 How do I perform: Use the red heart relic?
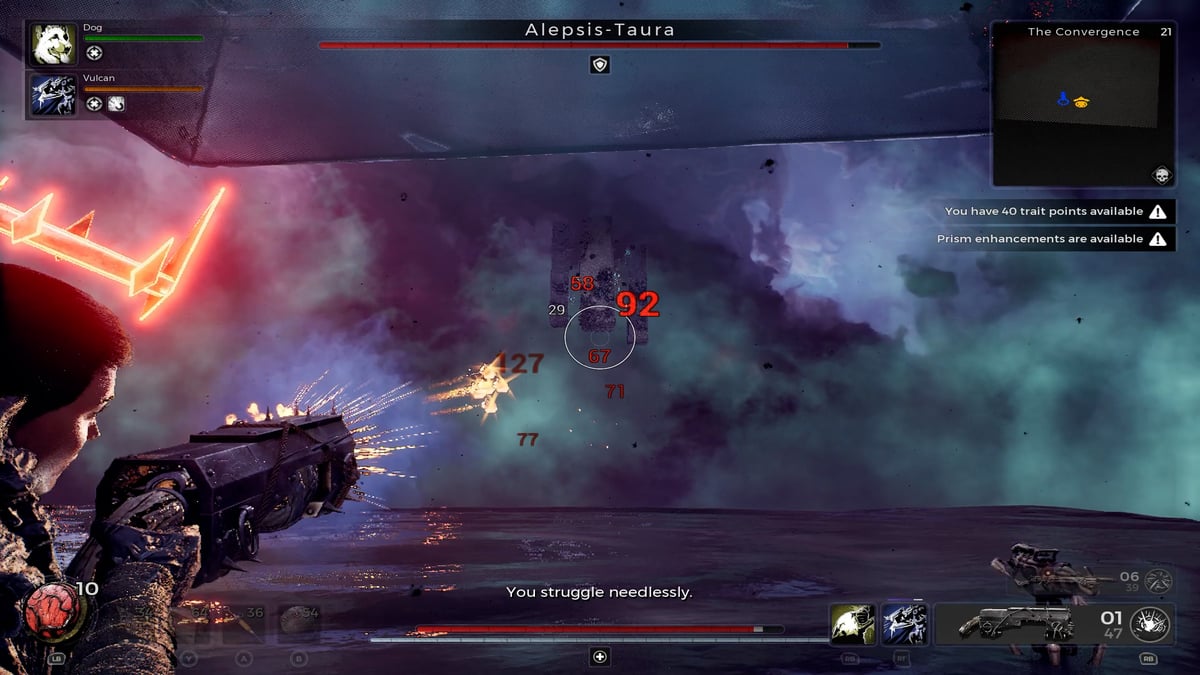[50, 612]
